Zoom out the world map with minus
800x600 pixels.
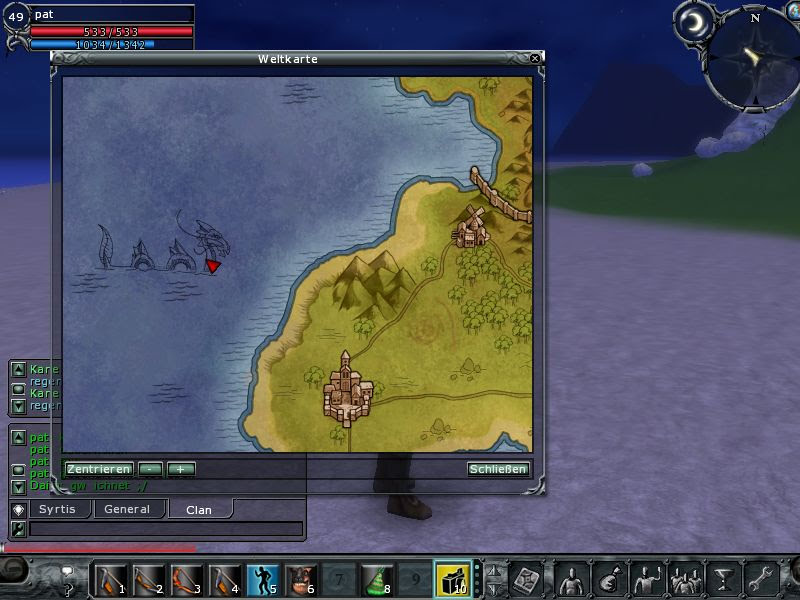[x=150, y=469]
